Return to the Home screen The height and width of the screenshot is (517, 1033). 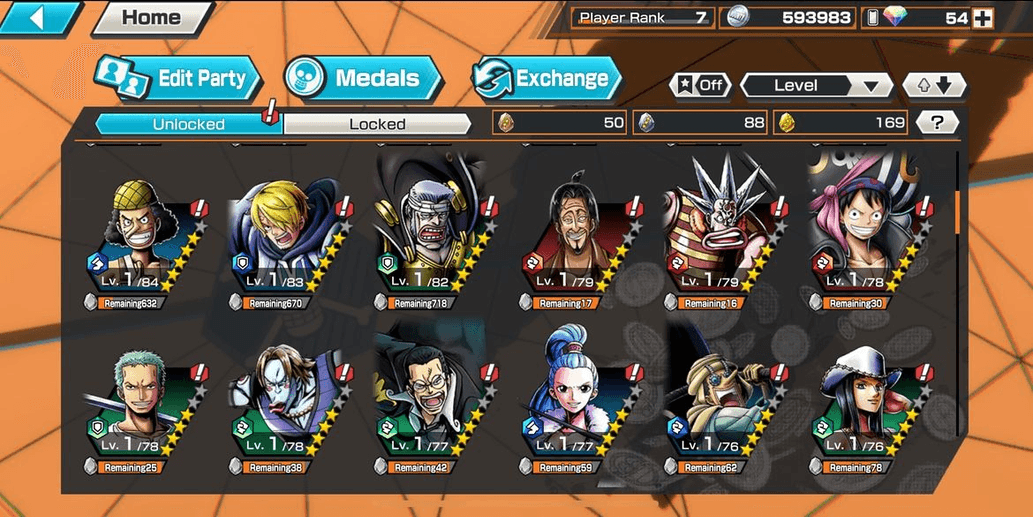151,17
